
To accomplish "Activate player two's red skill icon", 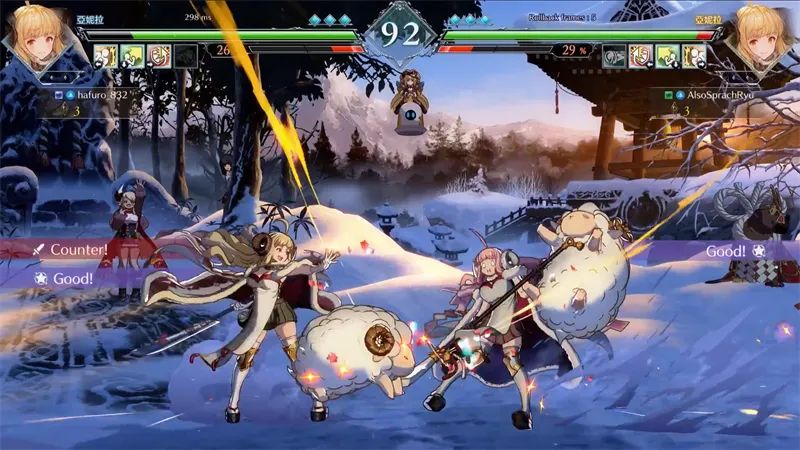I will tap(641, 57).
